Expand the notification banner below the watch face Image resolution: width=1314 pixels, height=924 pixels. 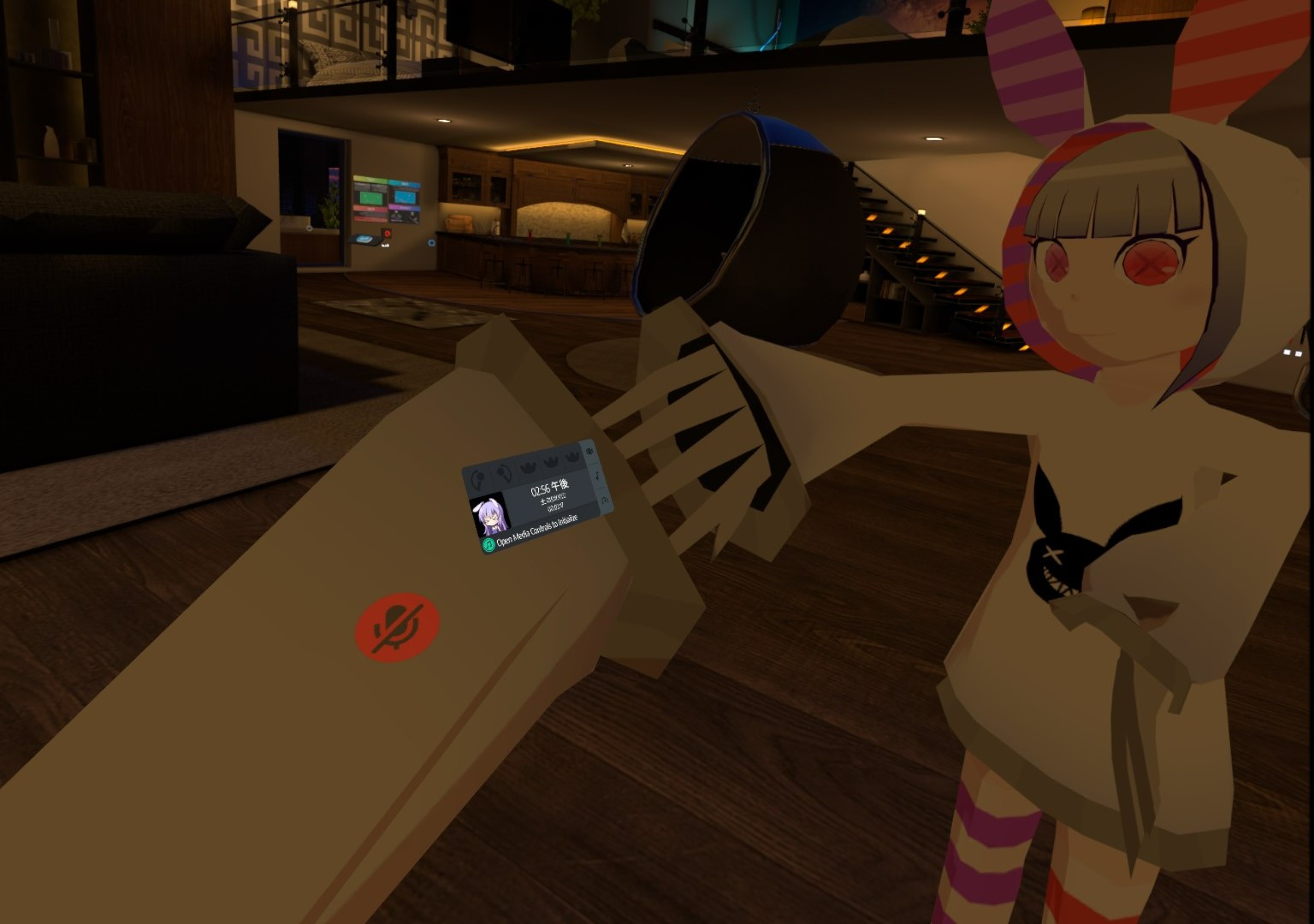click(536, 532)
